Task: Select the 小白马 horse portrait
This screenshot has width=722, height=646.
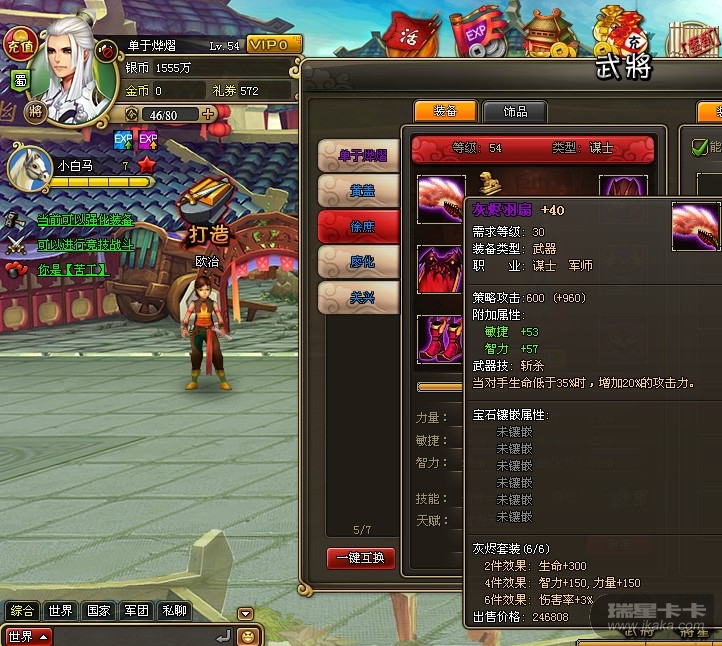Action: 29,167
